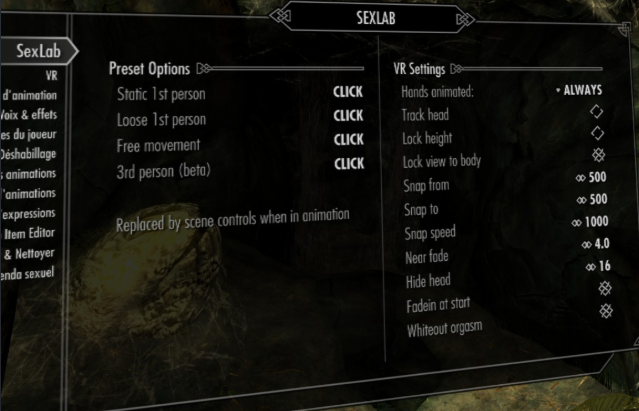The image size is (639, 411).
Task: Enable the Lock height option
Action: click(598, 133)
